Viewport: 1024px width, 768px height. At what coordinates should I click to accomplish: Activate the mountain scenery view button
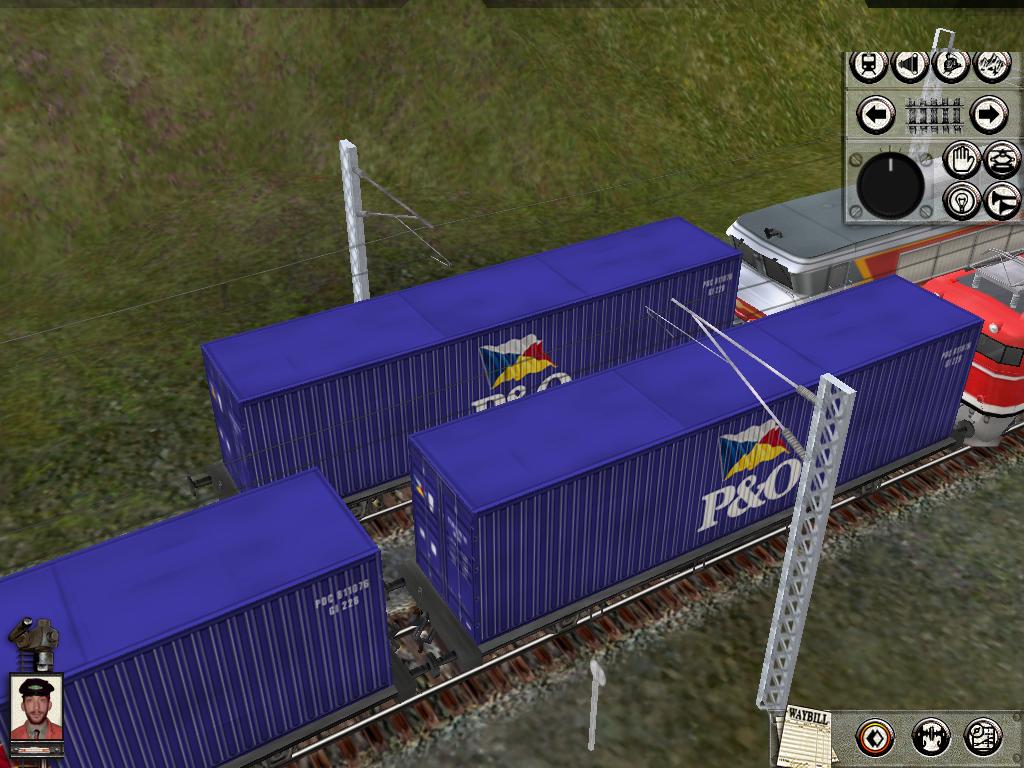coord(991,65)
